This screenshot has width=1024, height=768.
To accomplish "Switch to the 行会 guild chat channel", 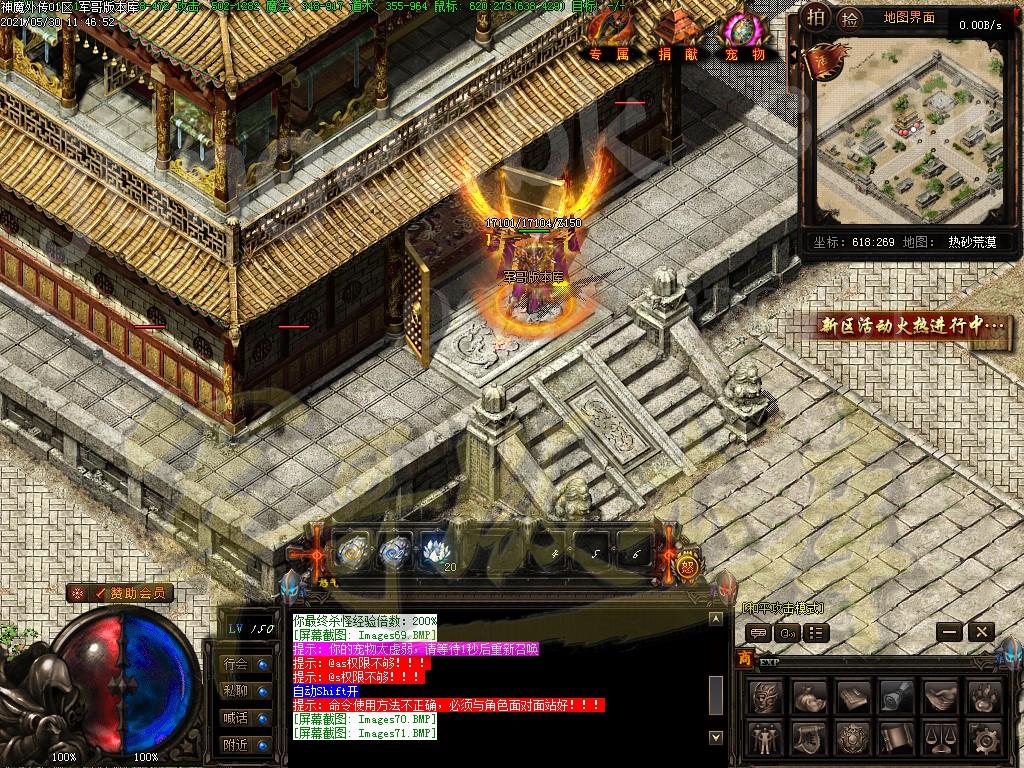I will 245,663.
